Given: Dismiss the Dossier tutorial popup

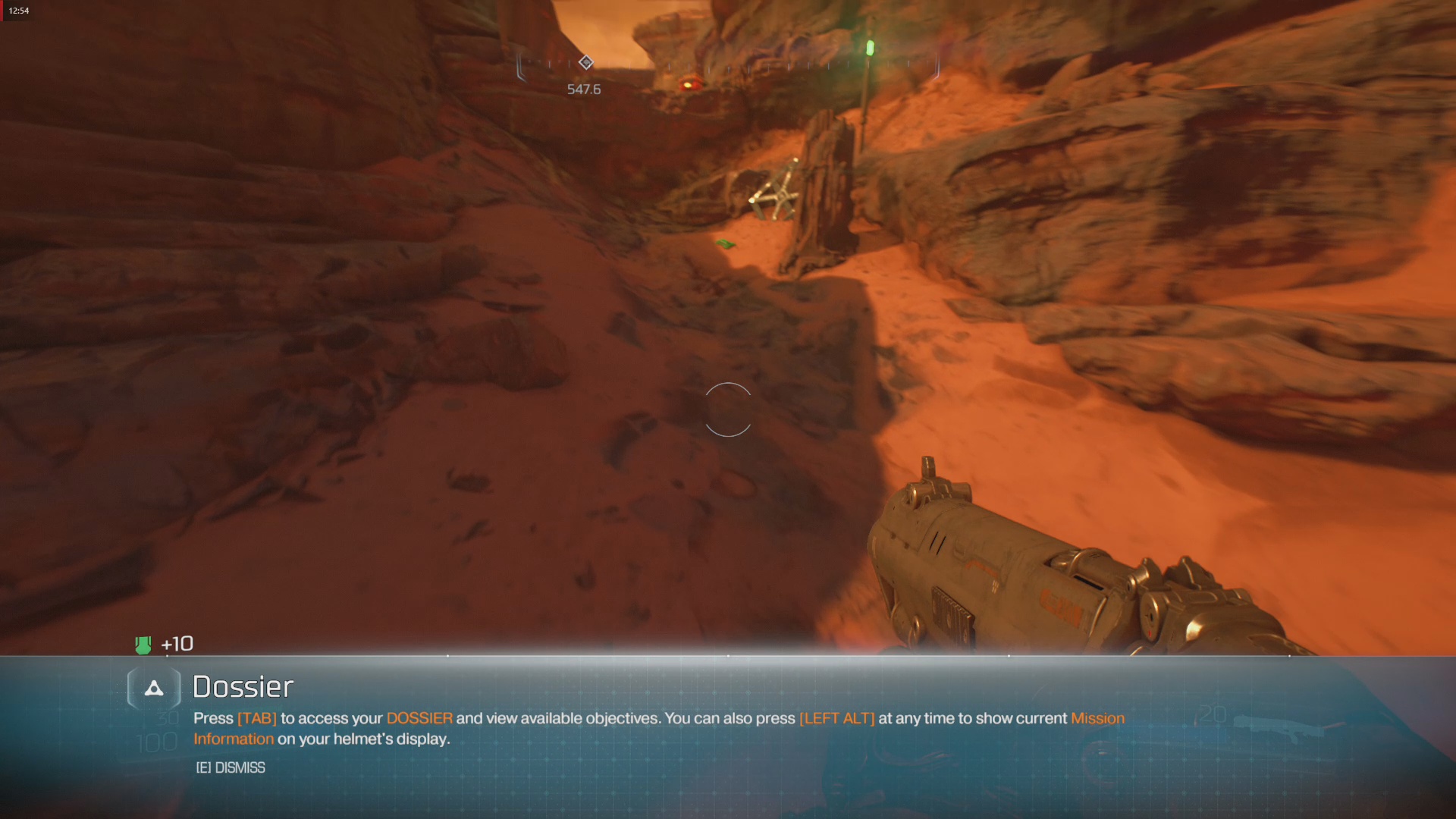Looking at the screenshot, I should point(230,767).
